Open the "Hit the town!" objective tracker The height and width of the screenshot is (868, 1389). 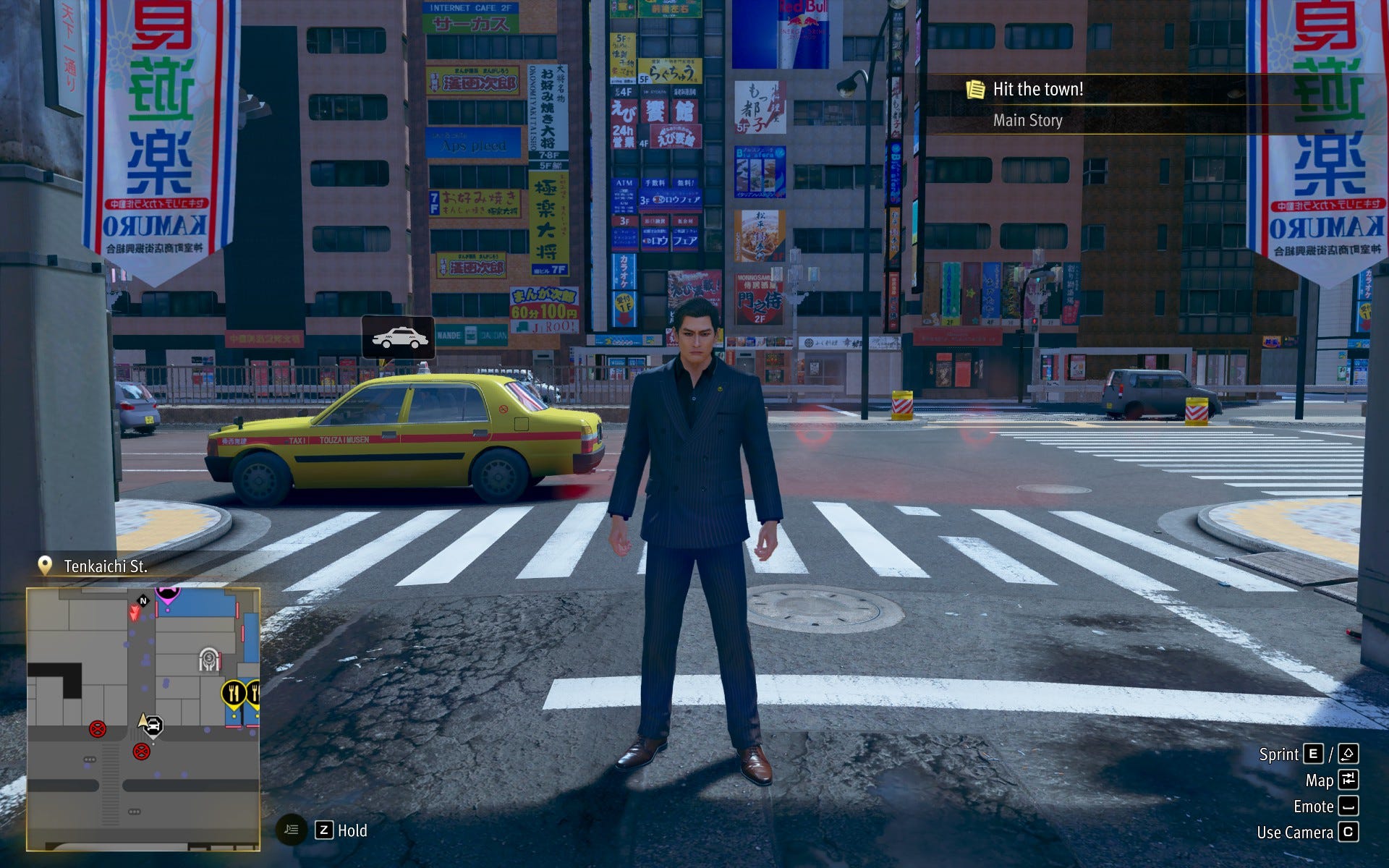click(1038, 90)
